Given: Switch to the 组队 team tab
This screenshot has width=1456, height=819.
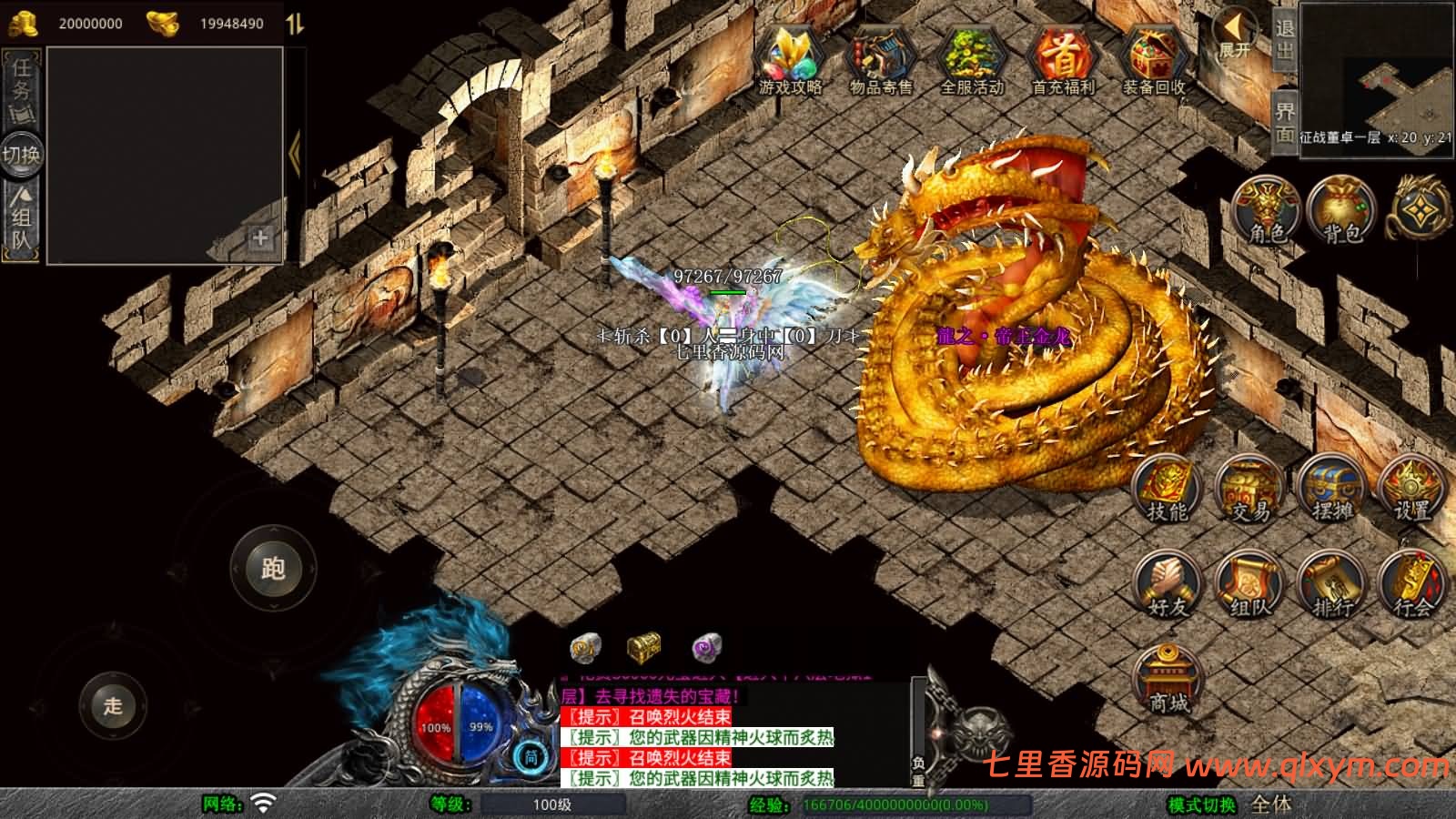Looking at the screenshot, I should point(21,217).
